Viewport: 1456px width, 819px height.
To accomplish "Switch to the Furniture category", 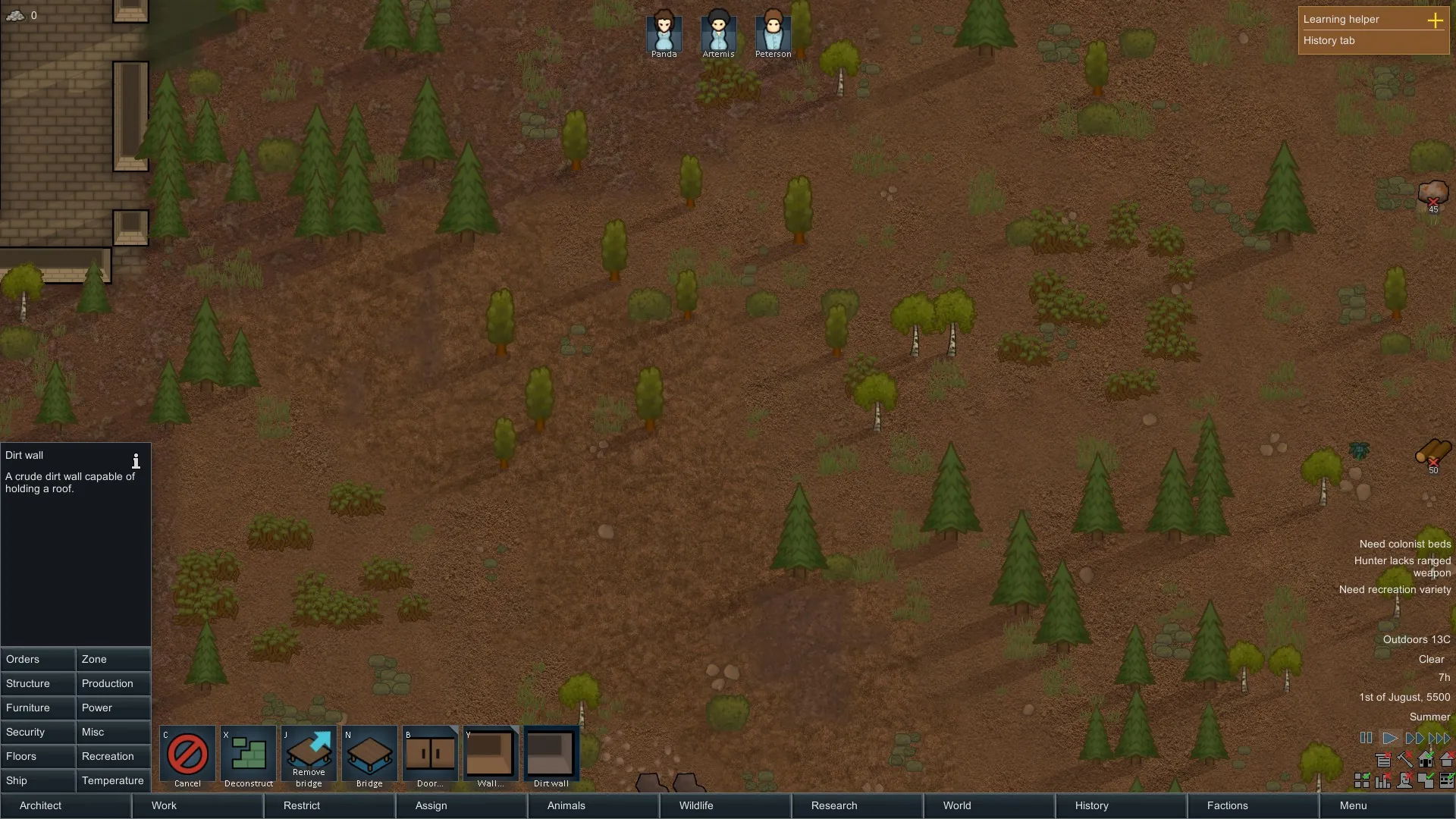I will pos(38,708).
